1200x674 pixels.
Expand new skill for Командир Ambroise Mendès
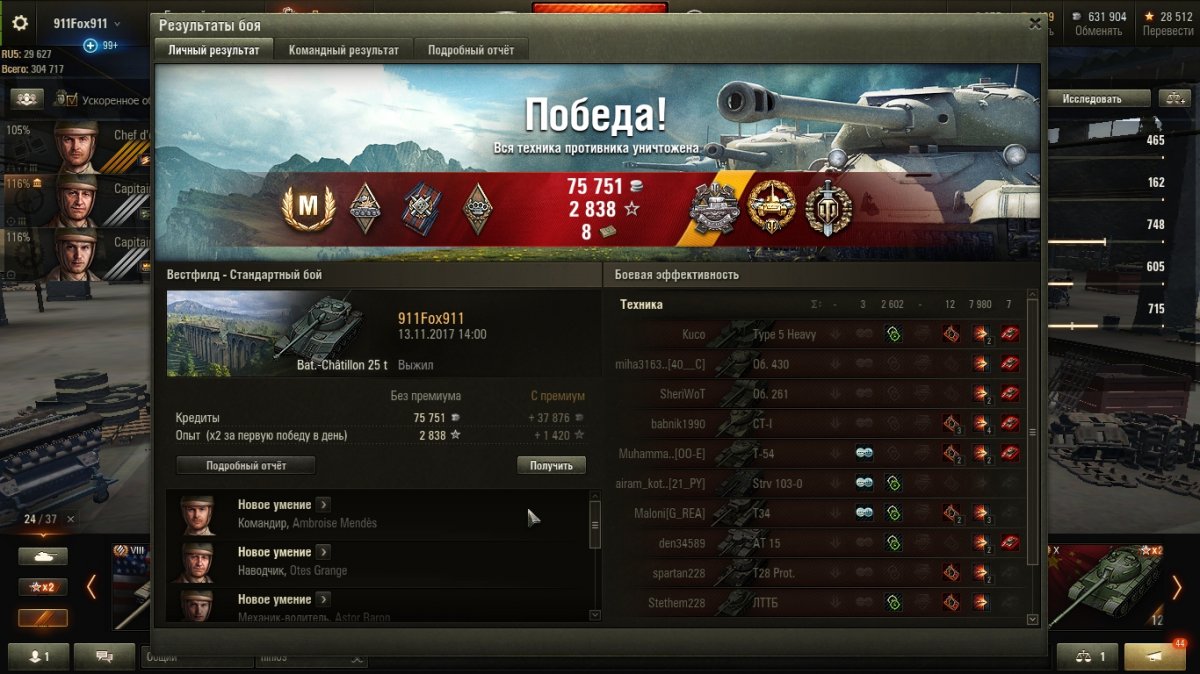(x=323, y=505)
